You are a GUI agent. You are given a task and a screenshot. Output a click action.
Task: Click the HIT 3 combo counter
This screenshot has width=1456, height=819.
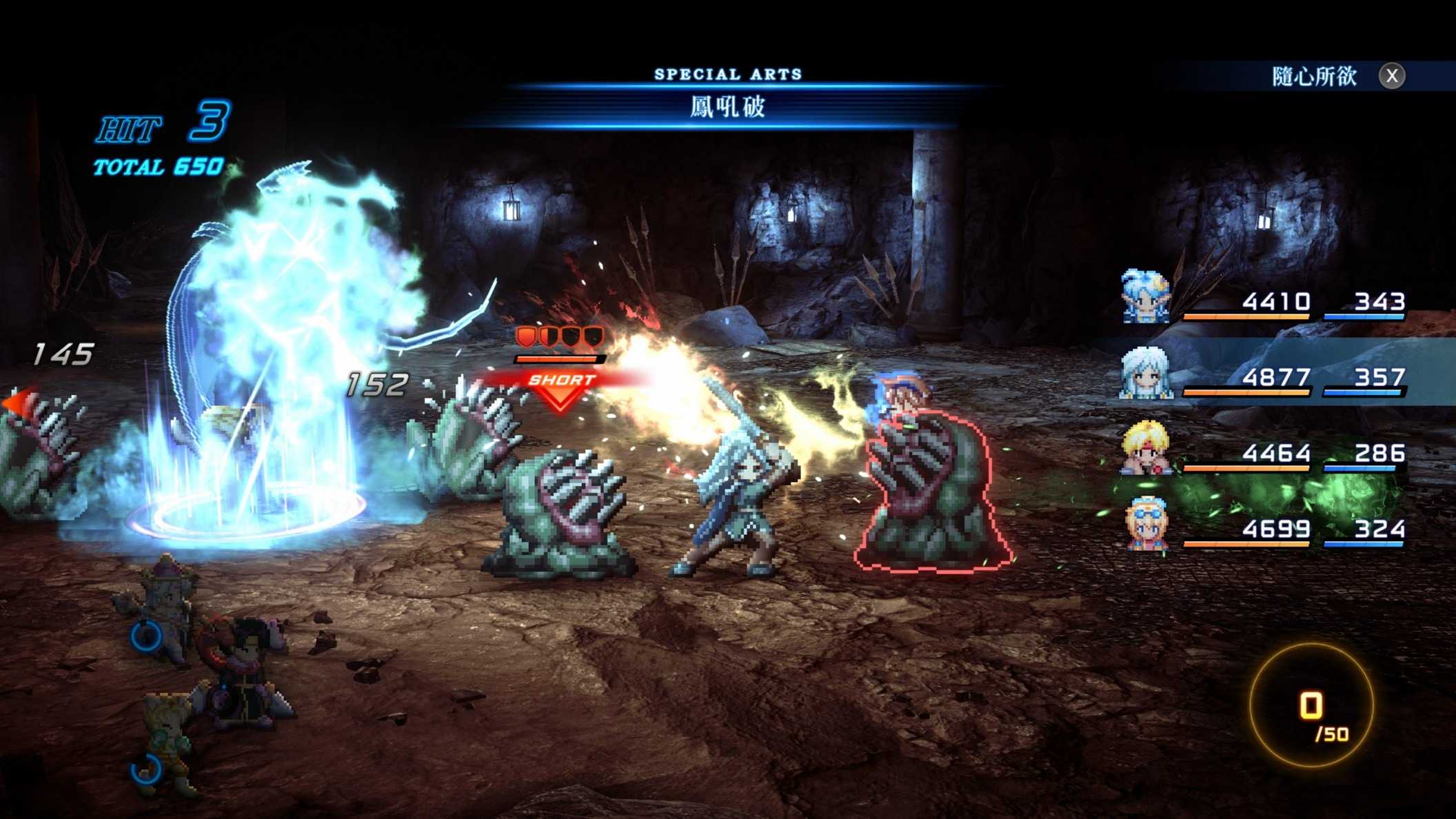point(159,128)
